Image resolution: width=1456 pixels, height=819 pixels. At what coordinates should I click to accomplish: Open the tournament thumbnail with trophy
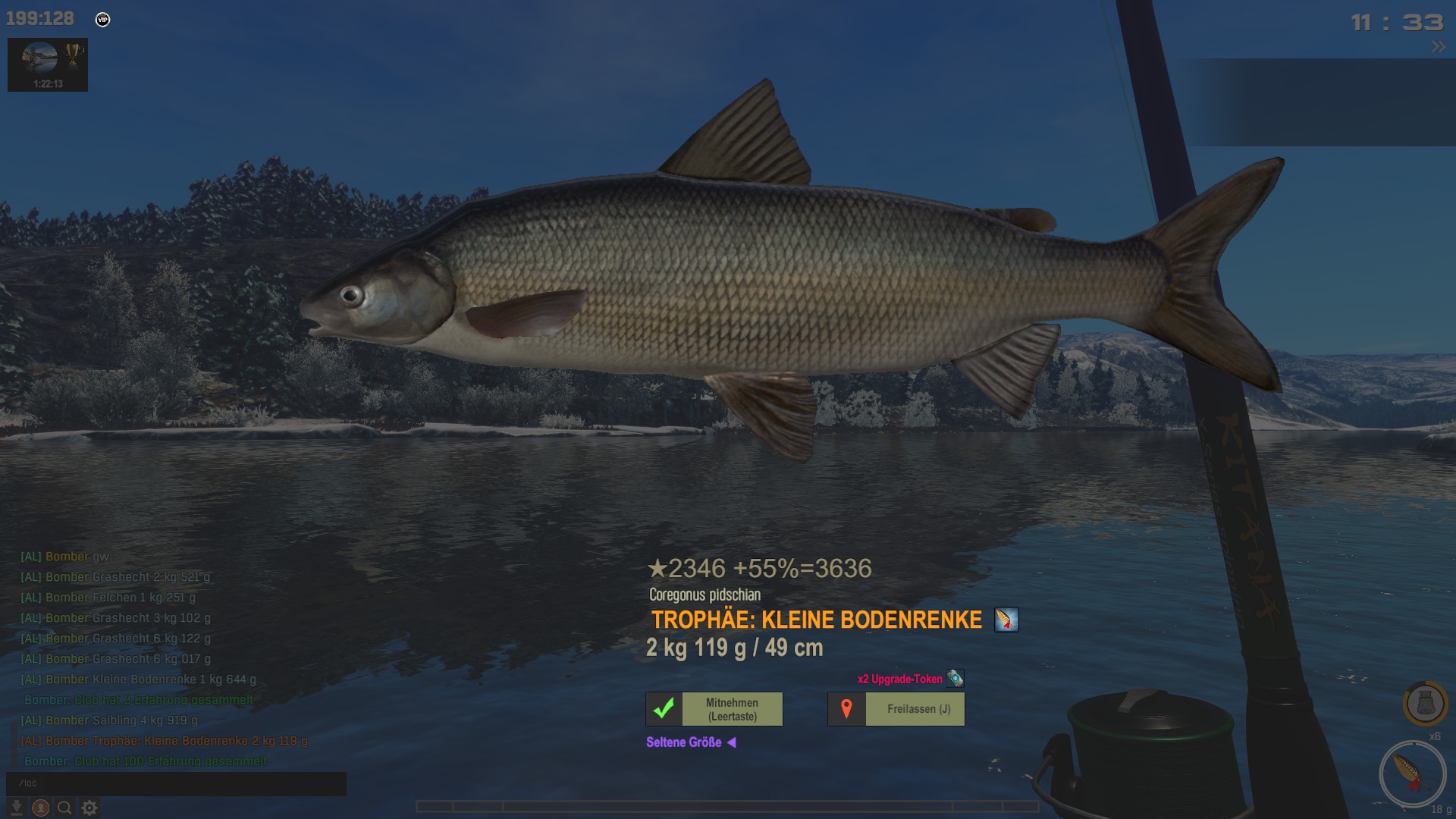point(48,64)
